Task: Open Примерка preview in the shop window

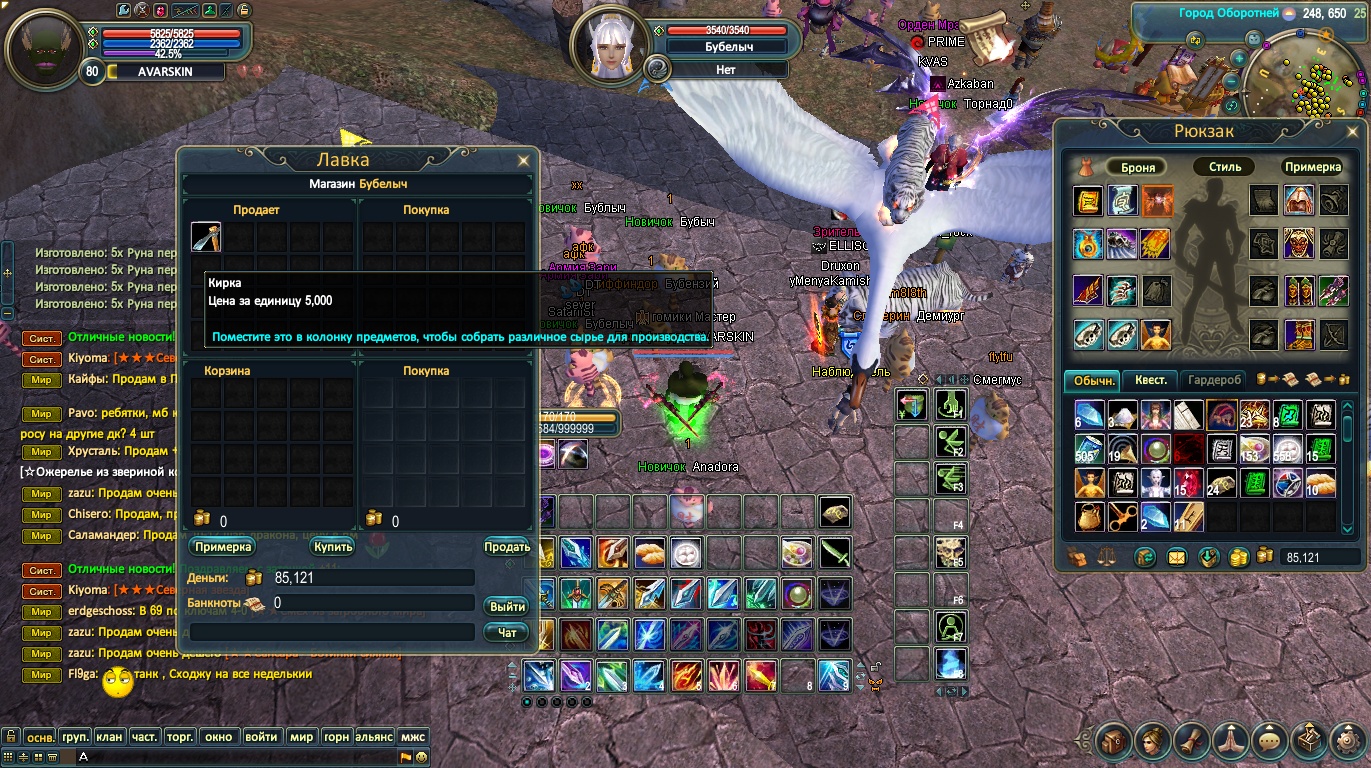Action: [222, 547]
